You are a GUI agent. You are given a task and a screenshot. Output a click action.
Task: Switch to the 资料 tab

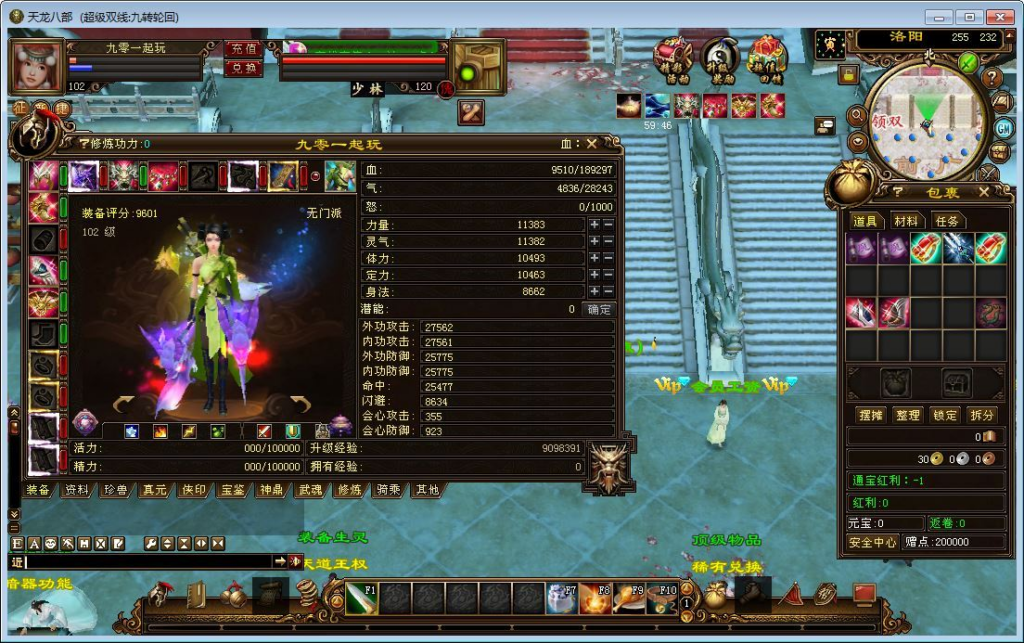[76, 490]
